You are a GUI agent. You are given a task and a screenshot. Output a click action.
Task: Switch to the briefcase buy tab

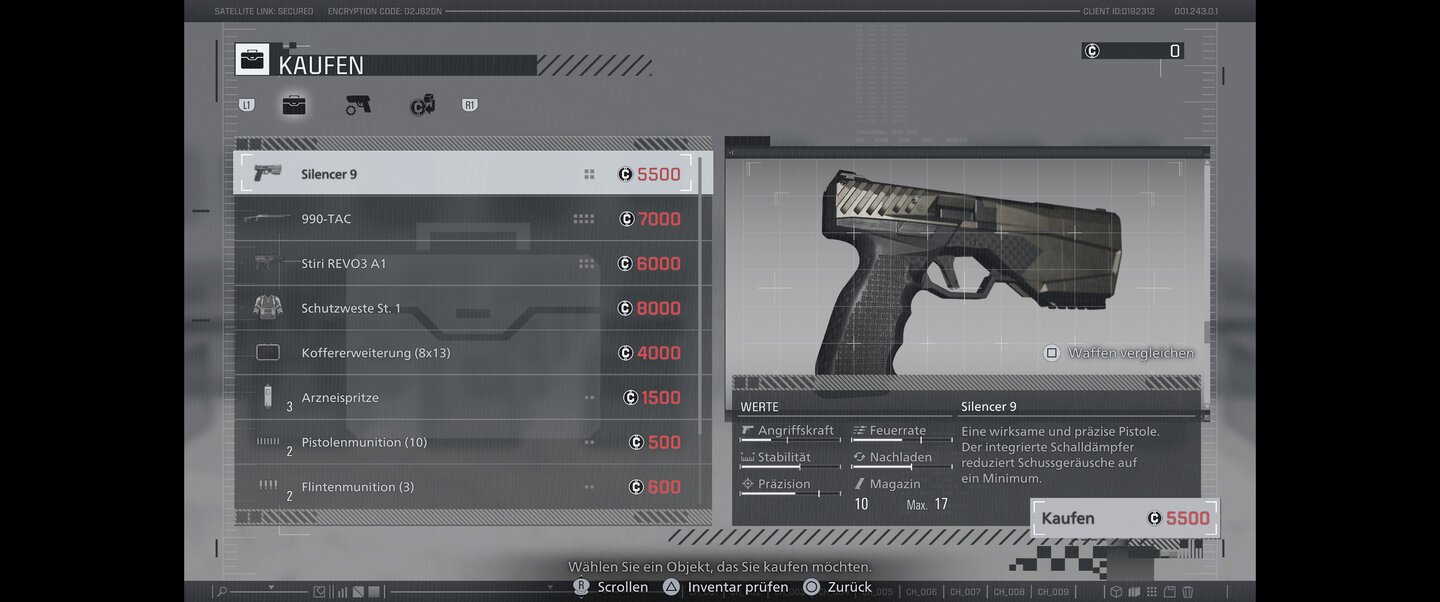click(x=294, y=105)
